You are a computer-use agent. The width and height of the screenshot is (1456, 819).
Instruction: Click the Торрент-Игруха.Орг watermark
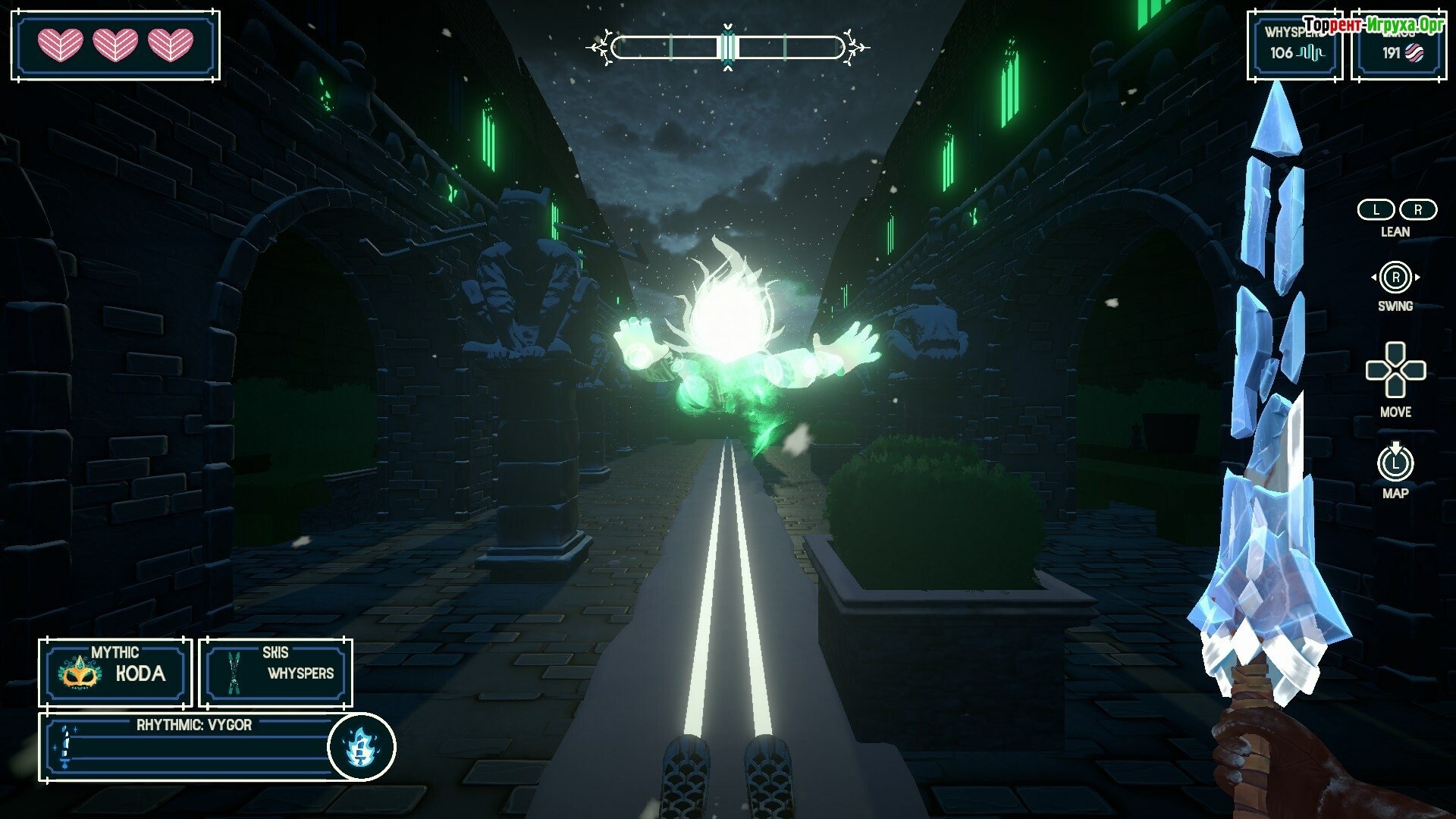click(1373, 27)
